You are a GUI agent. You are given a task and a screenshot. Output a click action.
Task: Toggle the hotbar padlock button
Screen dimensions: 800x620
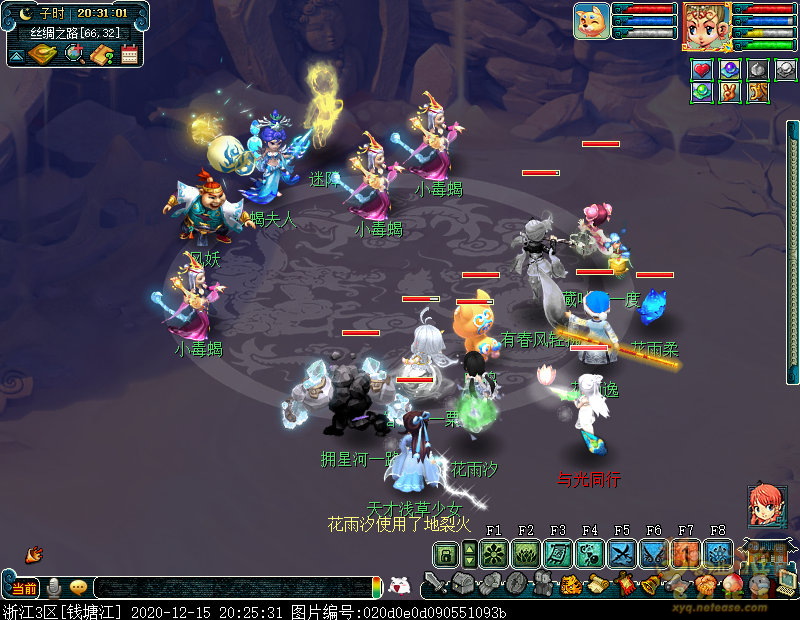click(446, 553)
